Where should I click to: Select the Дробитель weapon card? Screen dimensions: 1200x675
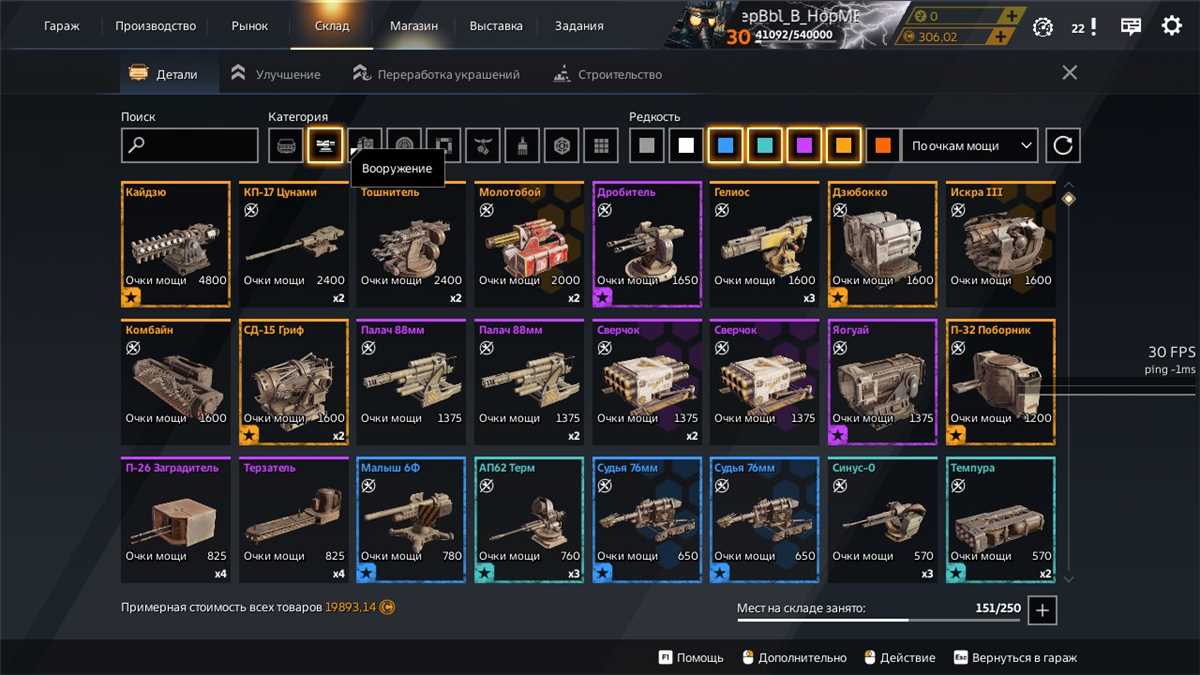647,244
